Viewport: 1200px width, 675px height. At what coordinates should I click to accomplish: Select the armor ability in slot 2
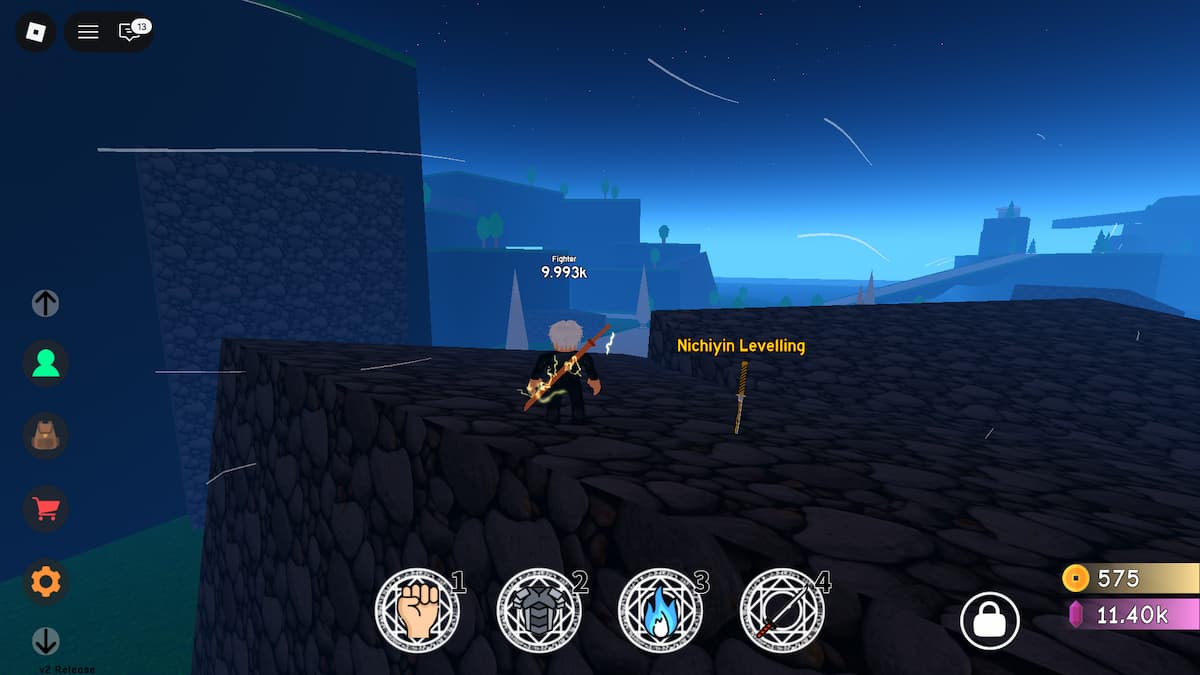(x=538, y=610)
